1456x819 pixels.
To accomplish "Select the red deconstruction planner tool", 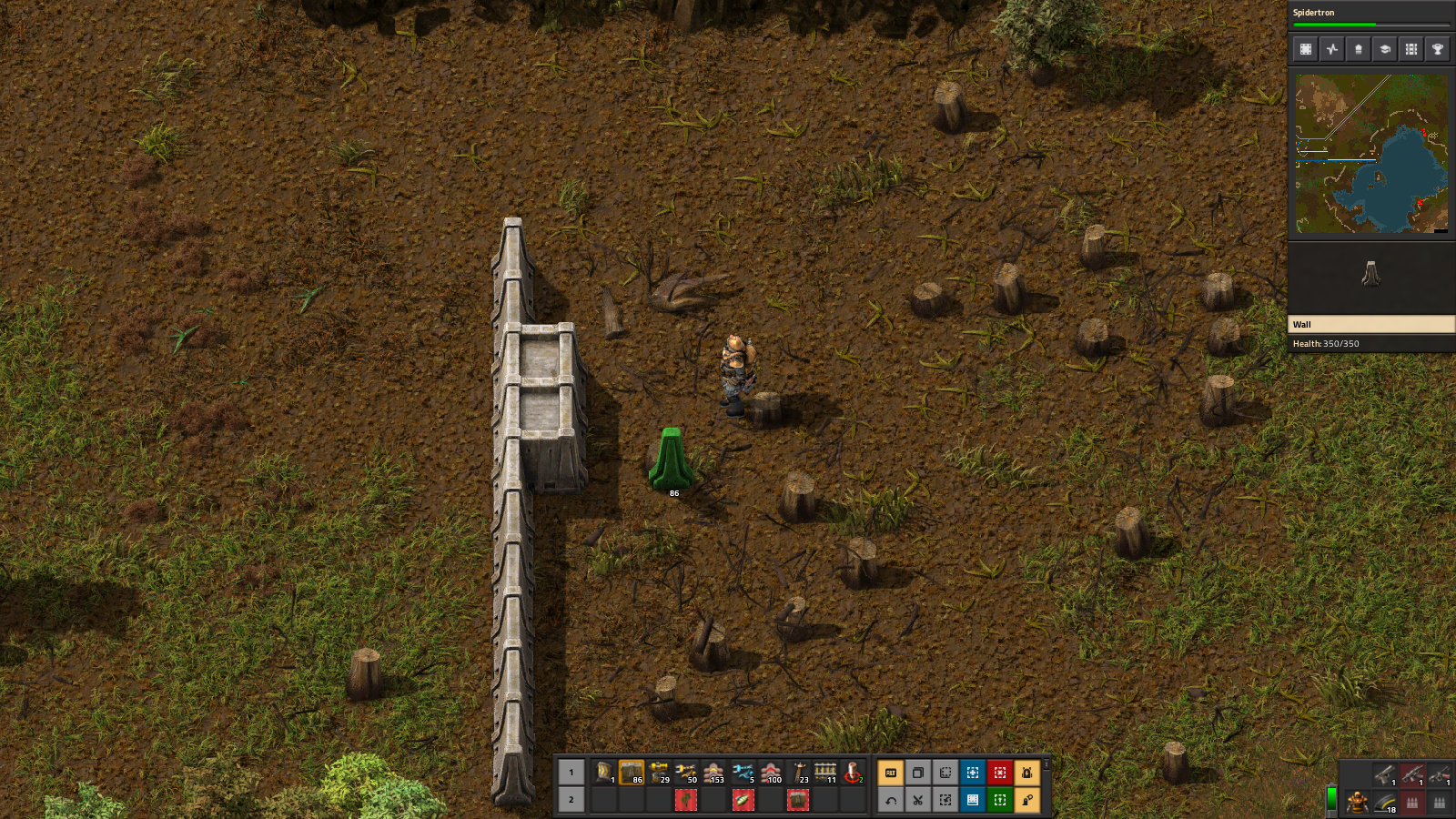I will (1000, 773).
